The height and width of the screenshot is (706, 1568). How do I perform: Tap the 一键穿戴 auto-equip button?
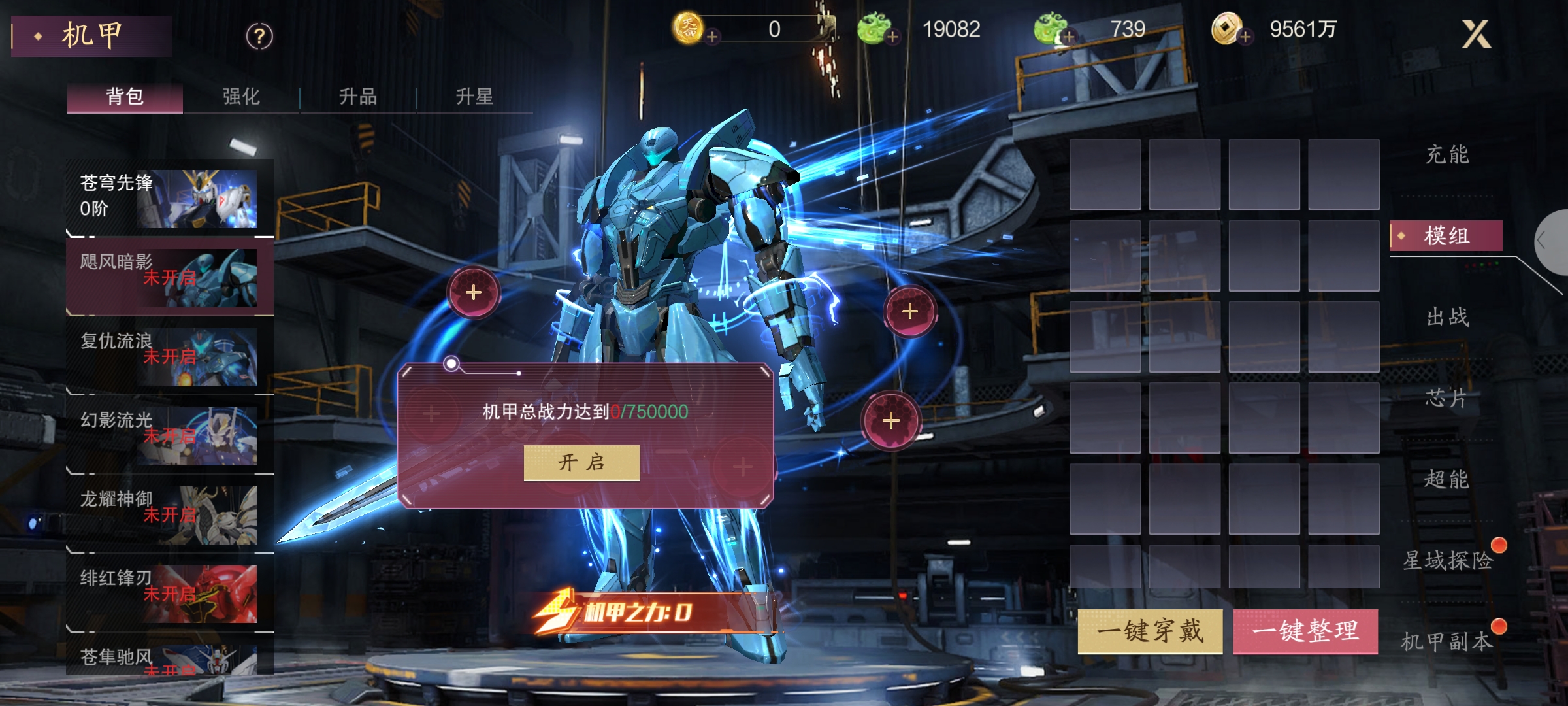tap(1150, 631)
